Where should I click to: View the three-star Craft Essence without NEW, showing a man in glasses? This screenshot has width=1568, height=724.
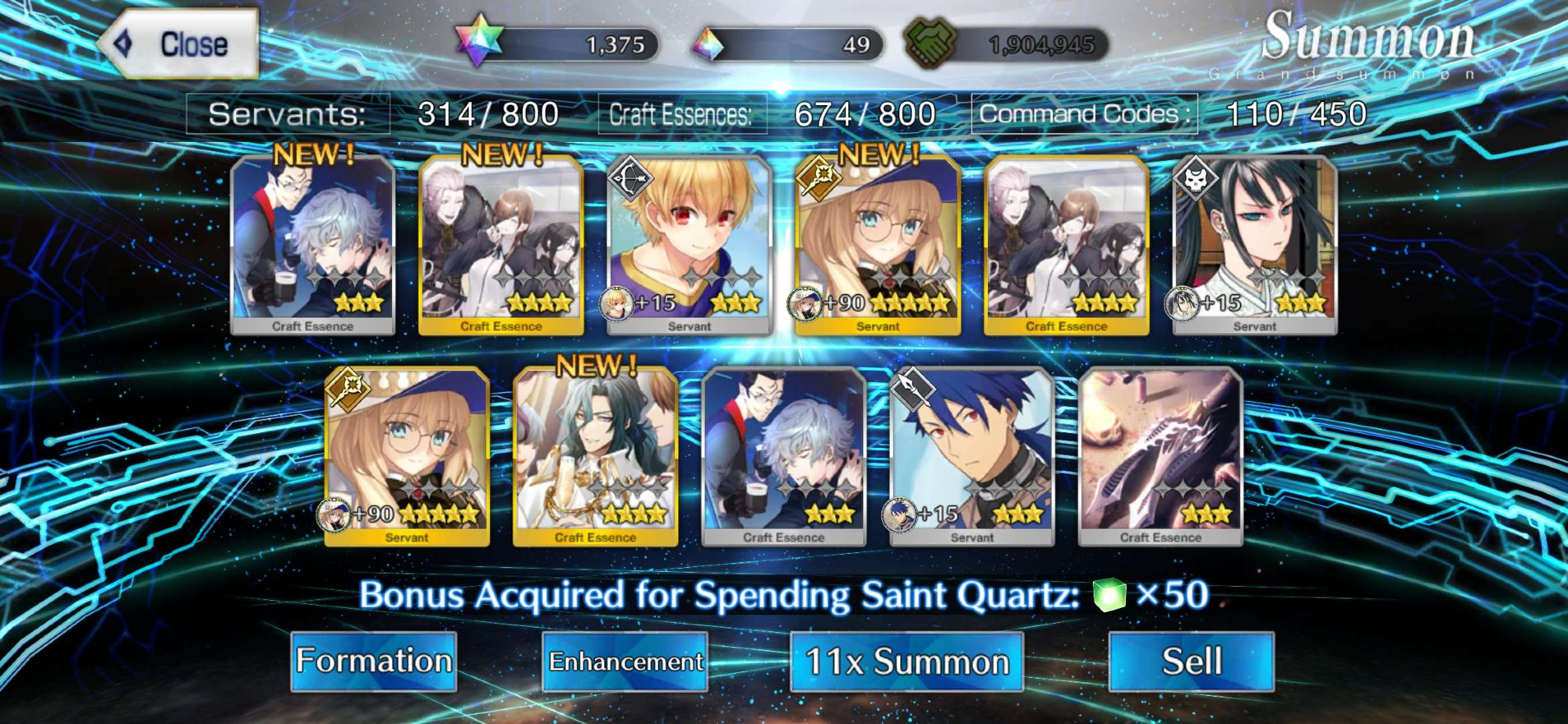pyautogui.click(x=783, y=457)
